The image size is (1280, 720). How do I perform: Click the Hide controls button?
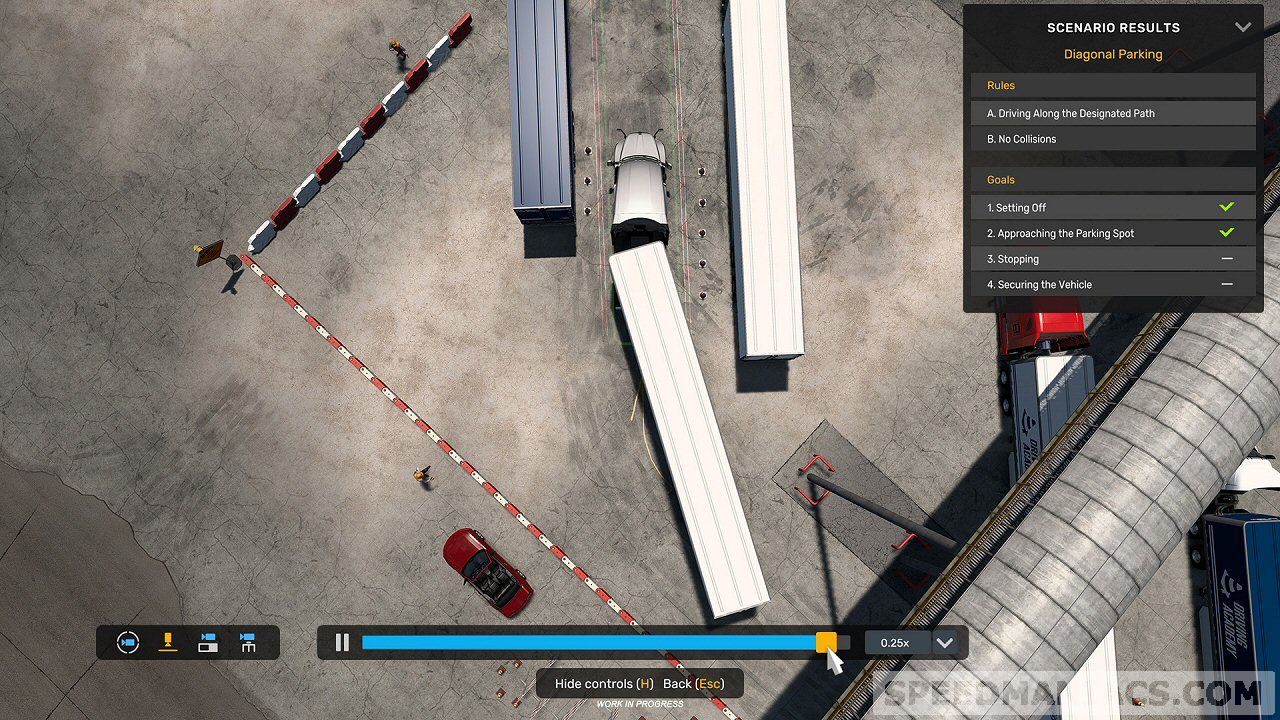pyautogui.click(x=604, y=683)
